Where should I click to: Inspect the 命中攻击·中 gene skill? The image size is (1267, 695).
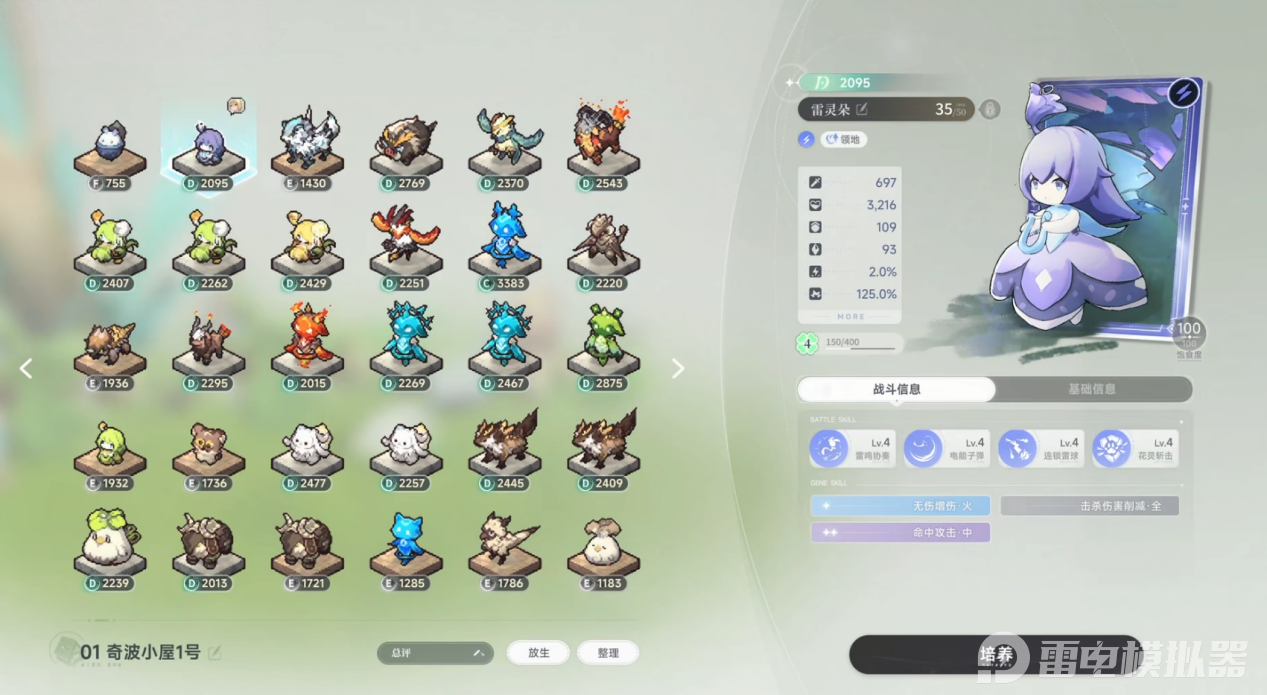click(x=900, y=532)
